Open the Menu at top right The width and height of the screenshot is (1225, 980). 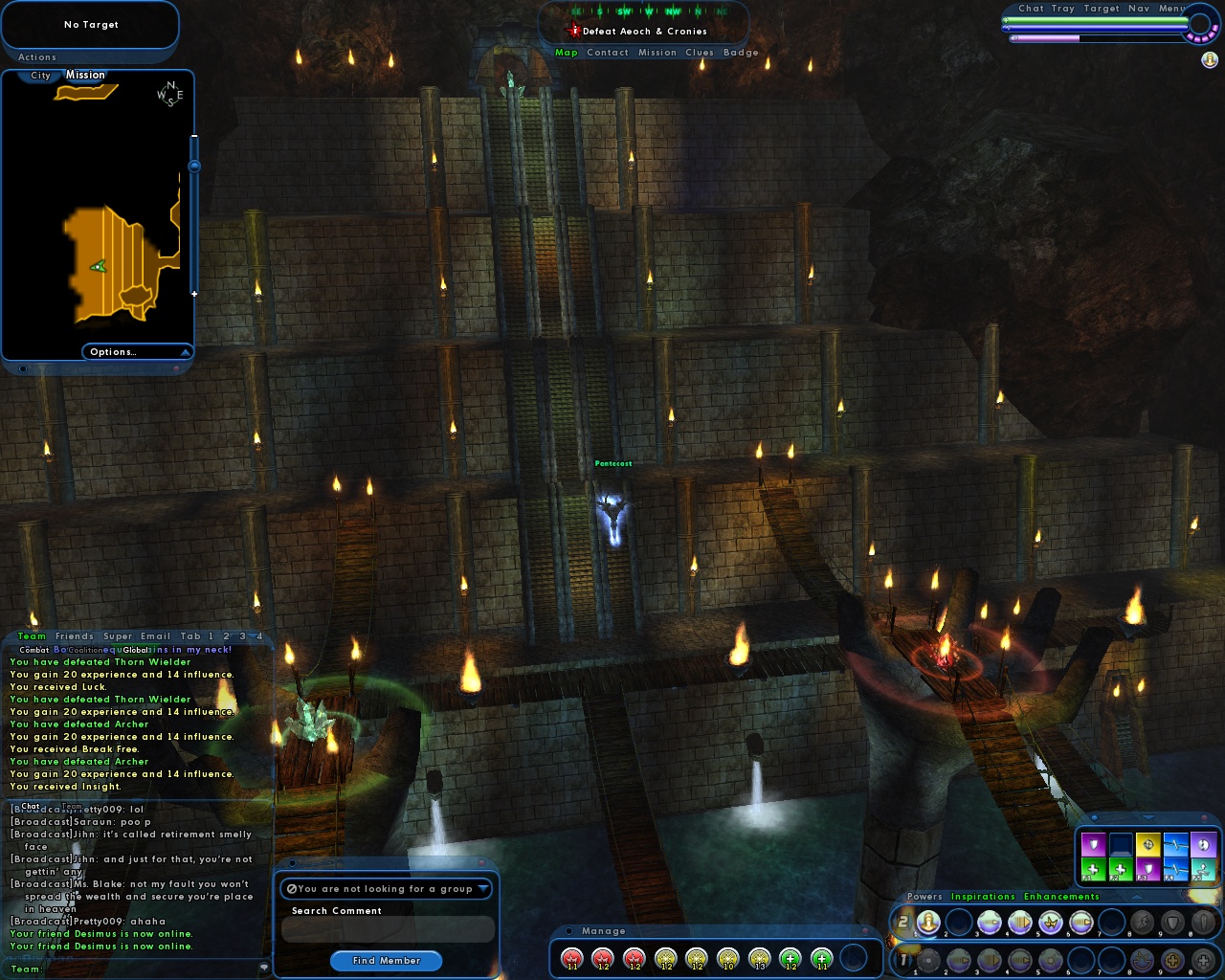coord(1171,9)
